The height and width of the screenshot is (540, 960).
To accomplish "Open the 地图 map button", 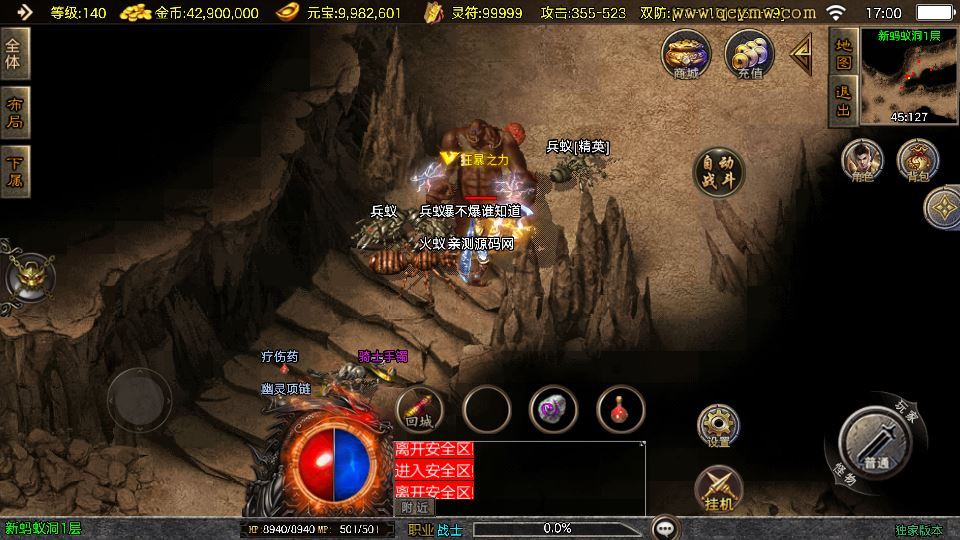I will pos(843,53).
